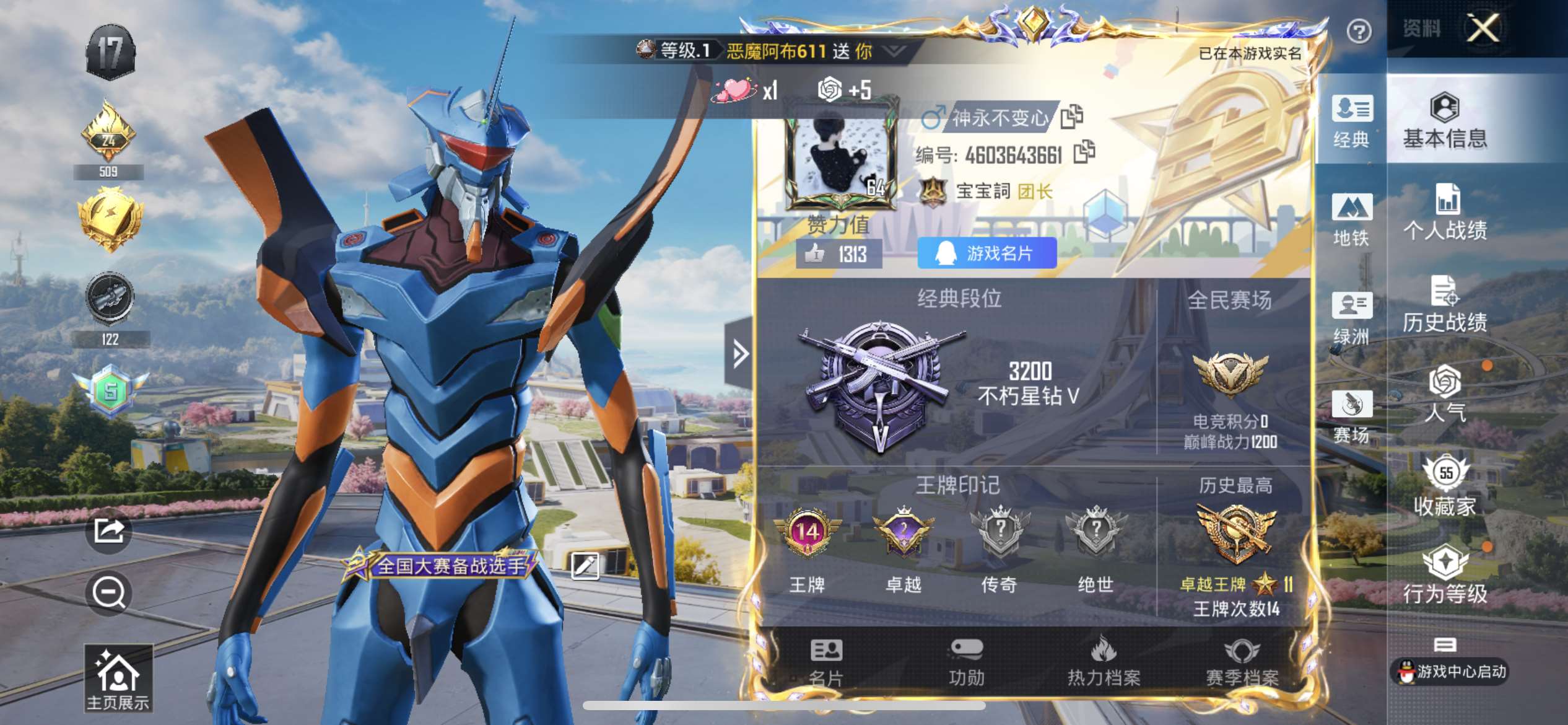This screenshot has width=1568, height=725.
Task: Open 历史战绩 match history
Action: [x=1444, y=304]
